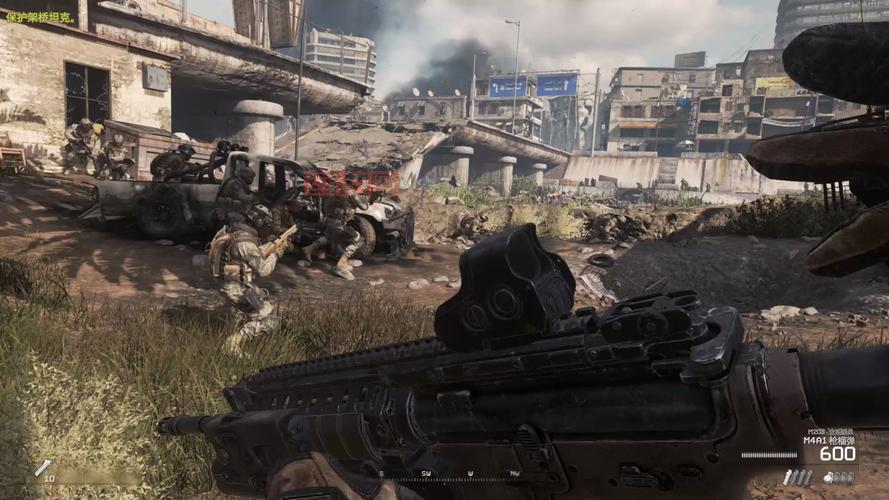889x500 pixels.
Task: Click the objective text about protecting the tank
Action: 40,17
